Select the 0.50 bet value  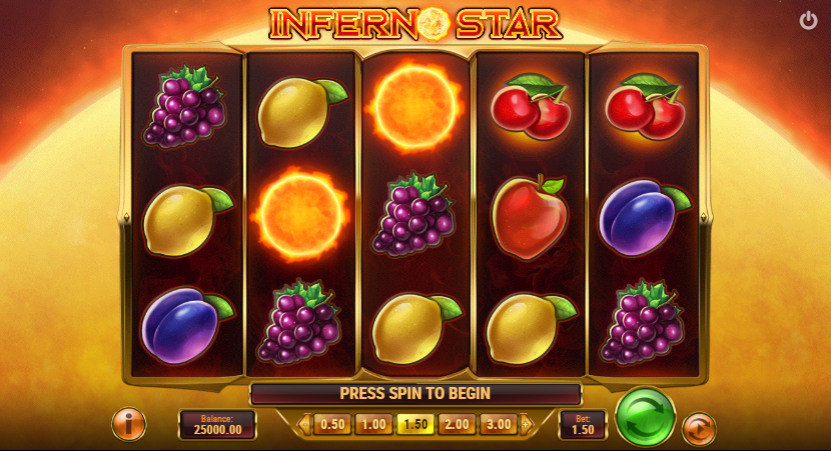point(332,424)
